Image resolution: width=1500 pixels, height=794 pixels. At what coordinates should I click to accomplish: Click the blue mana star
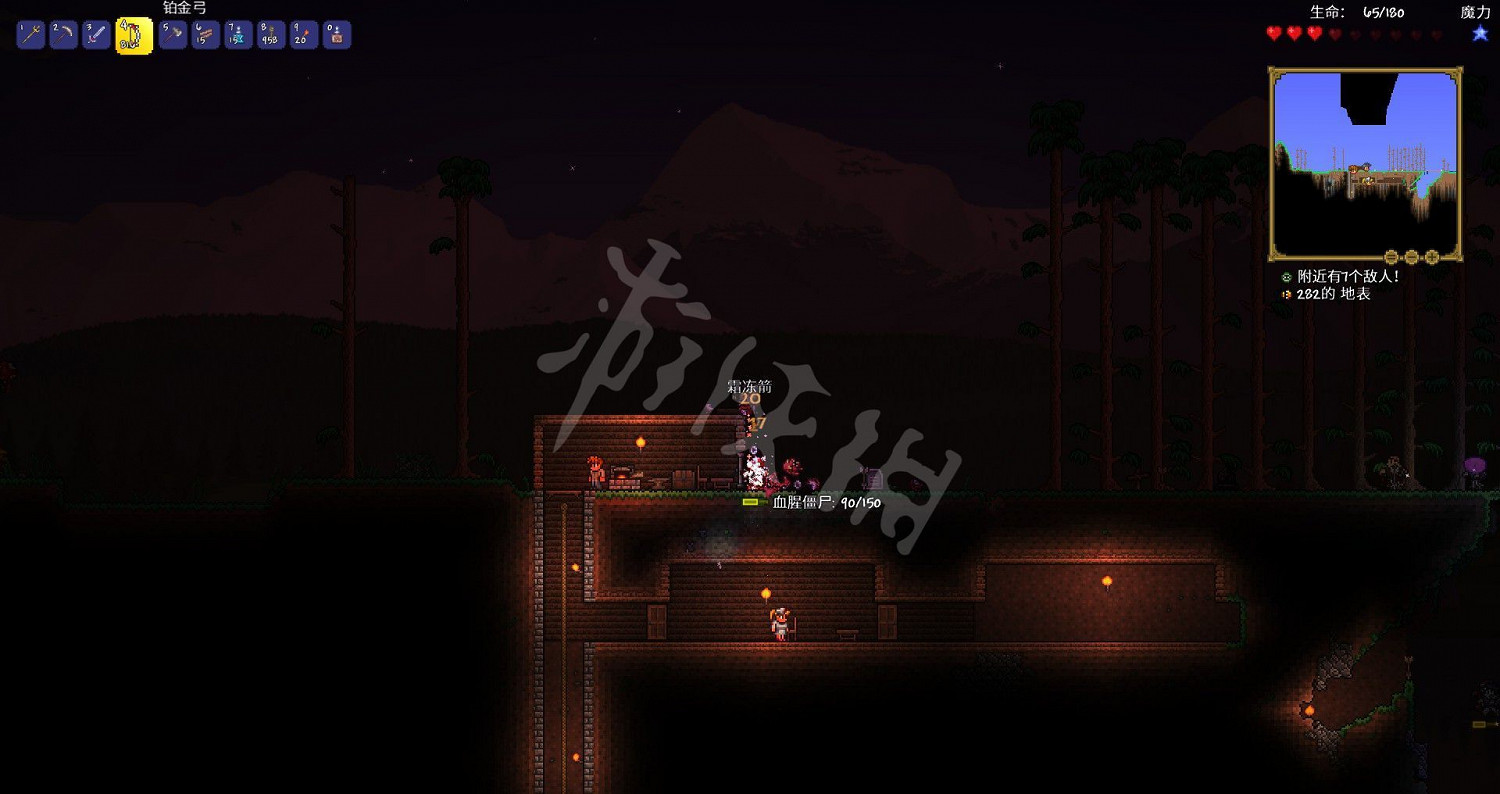1479,32
